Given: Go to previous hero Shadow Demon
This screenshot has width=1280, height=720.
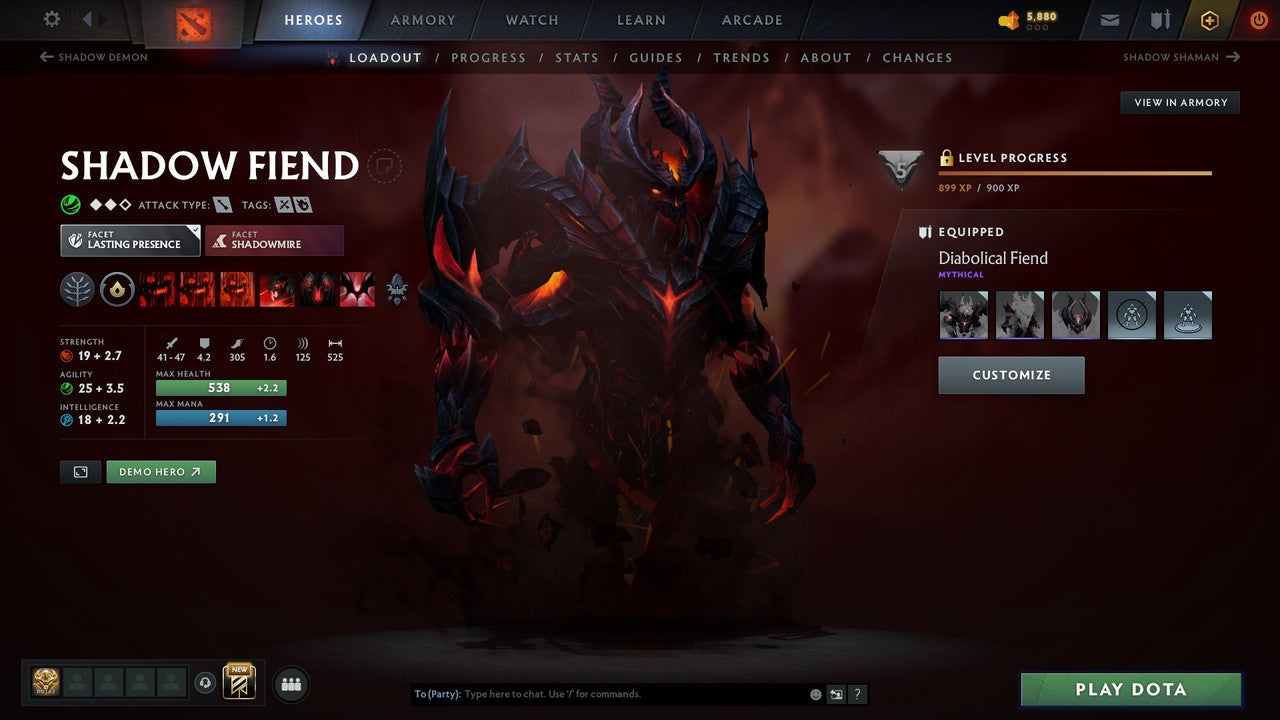Looking at the screenshot, I should click(x=92, y=57).
